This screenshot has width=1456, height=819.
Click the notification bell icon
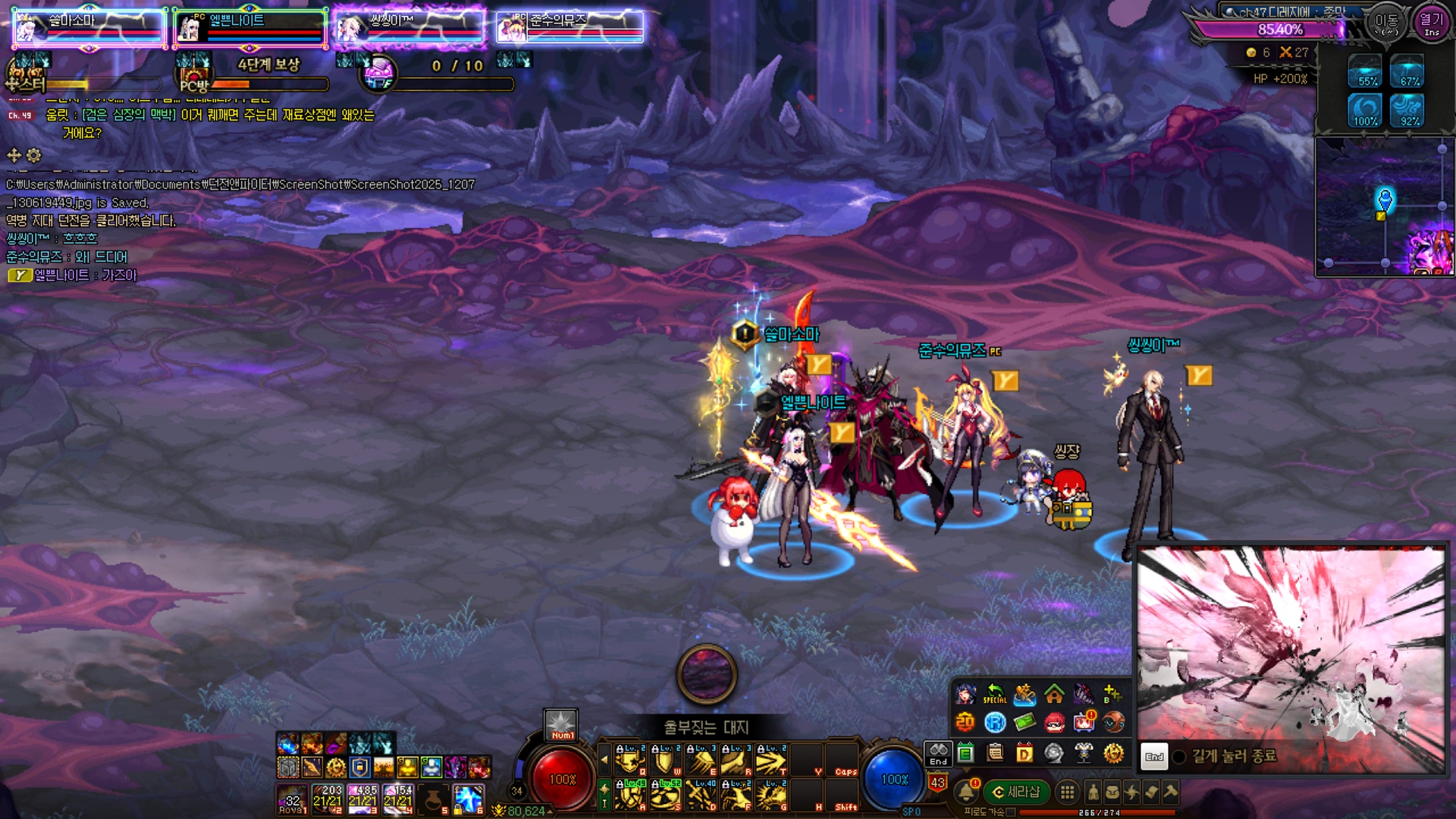966,792
